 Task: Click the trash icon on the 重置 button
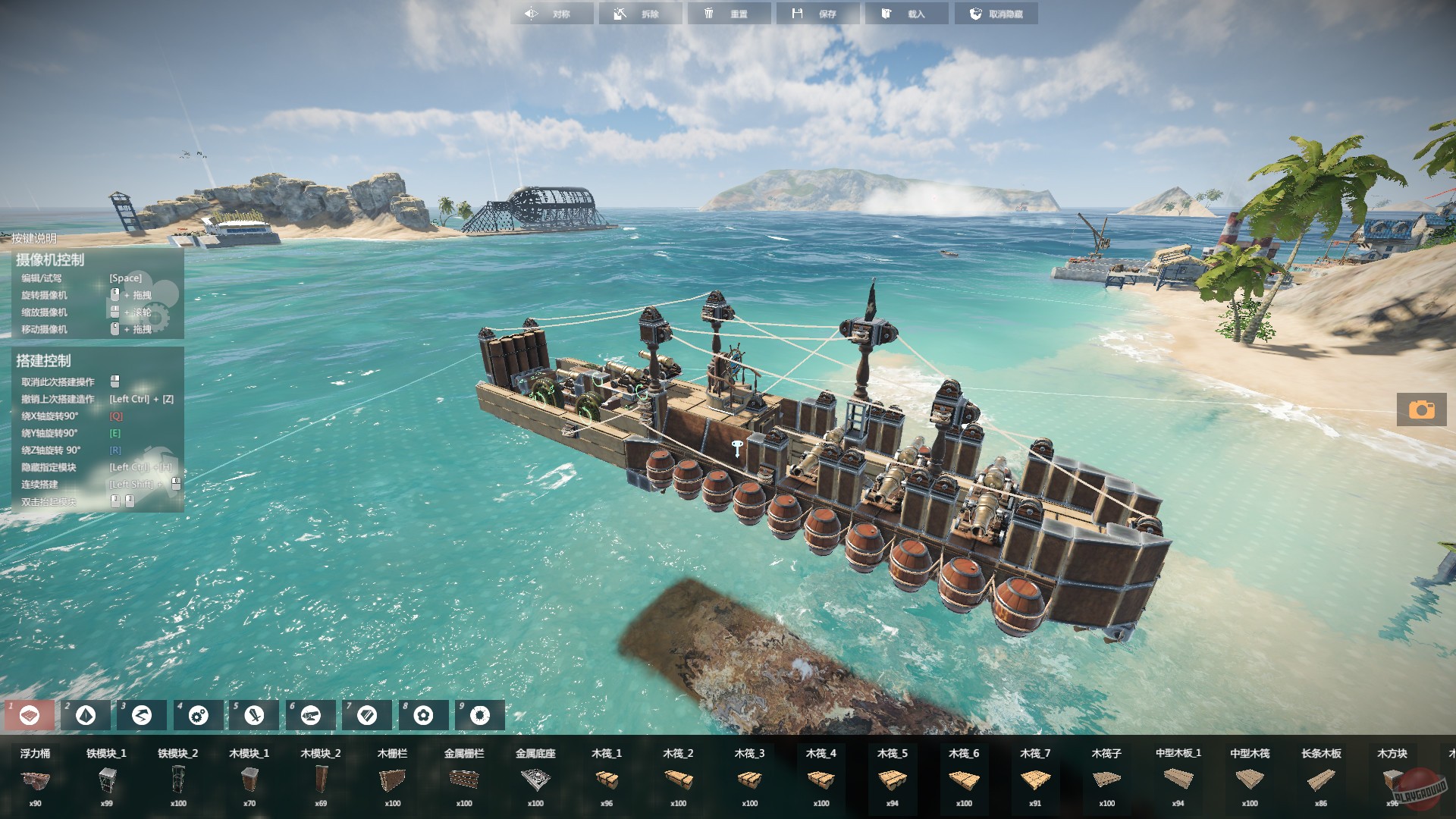pyautogui.click(x=711, y=13)
